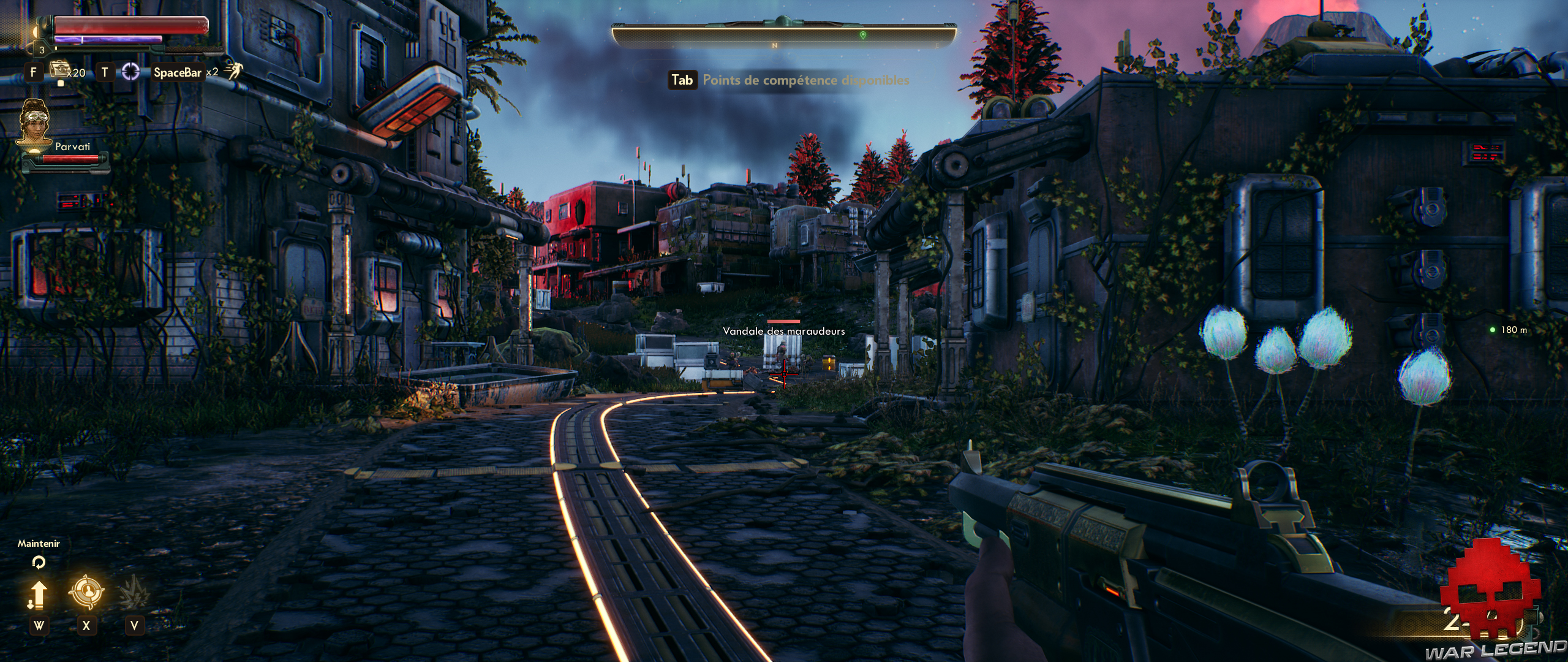Click Parvati's portrait in the HUD
The height and width of the screenshot is (662, 1568).
[x=34, y=123]
